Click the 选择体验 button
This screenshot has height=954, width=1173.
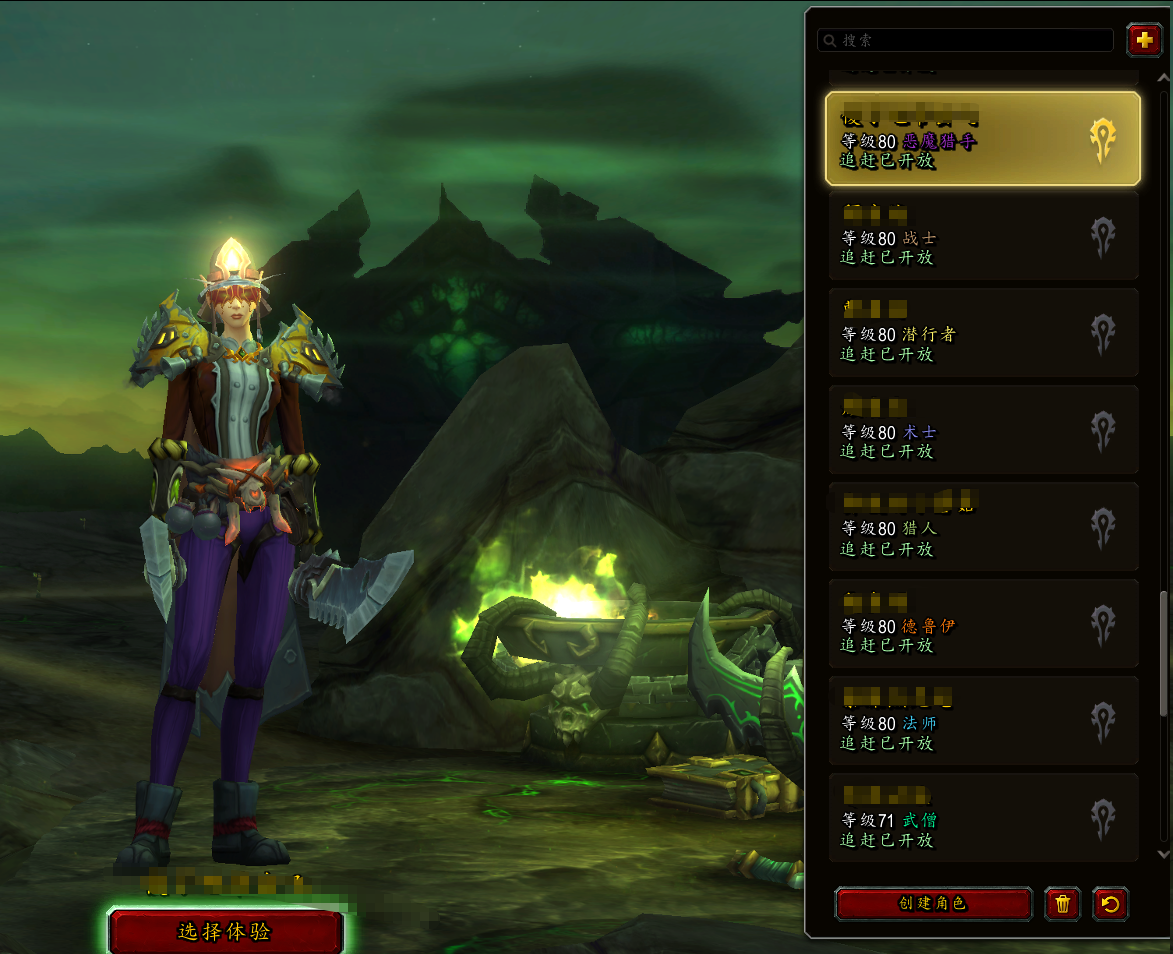pyautogui.click(x=225, y=931)
